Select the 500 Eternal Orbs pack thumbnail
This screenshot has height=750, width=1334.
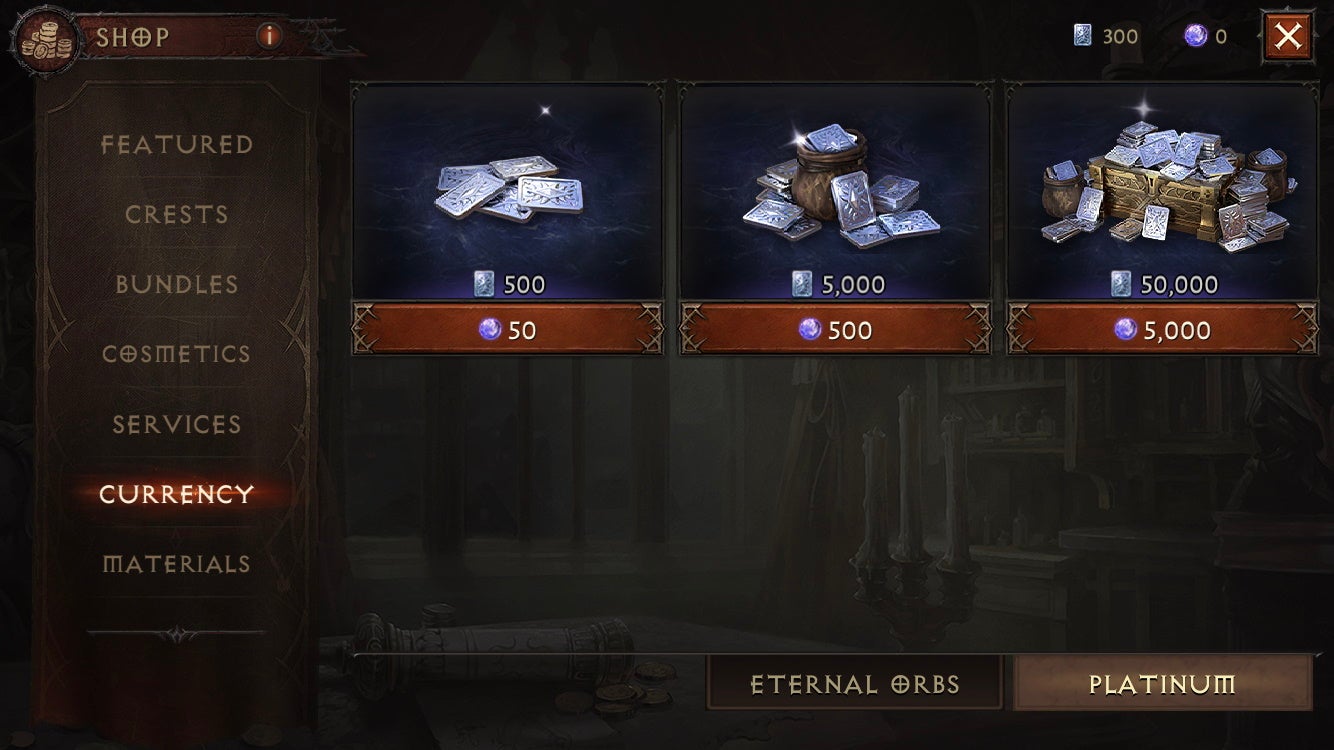(508, 185)
